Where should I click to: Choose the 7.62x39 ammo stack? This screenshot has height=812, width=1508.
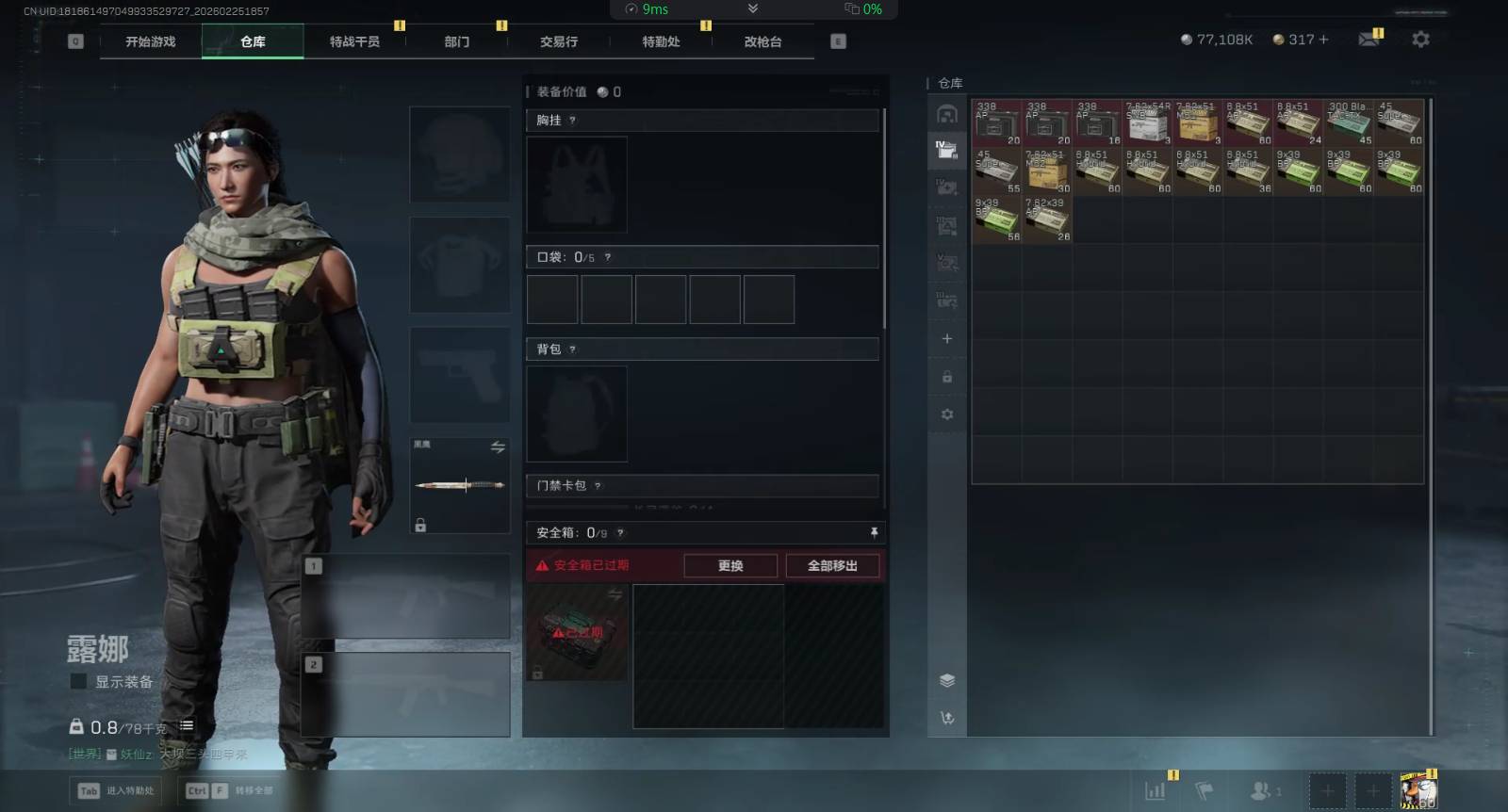click(1047, 219)
